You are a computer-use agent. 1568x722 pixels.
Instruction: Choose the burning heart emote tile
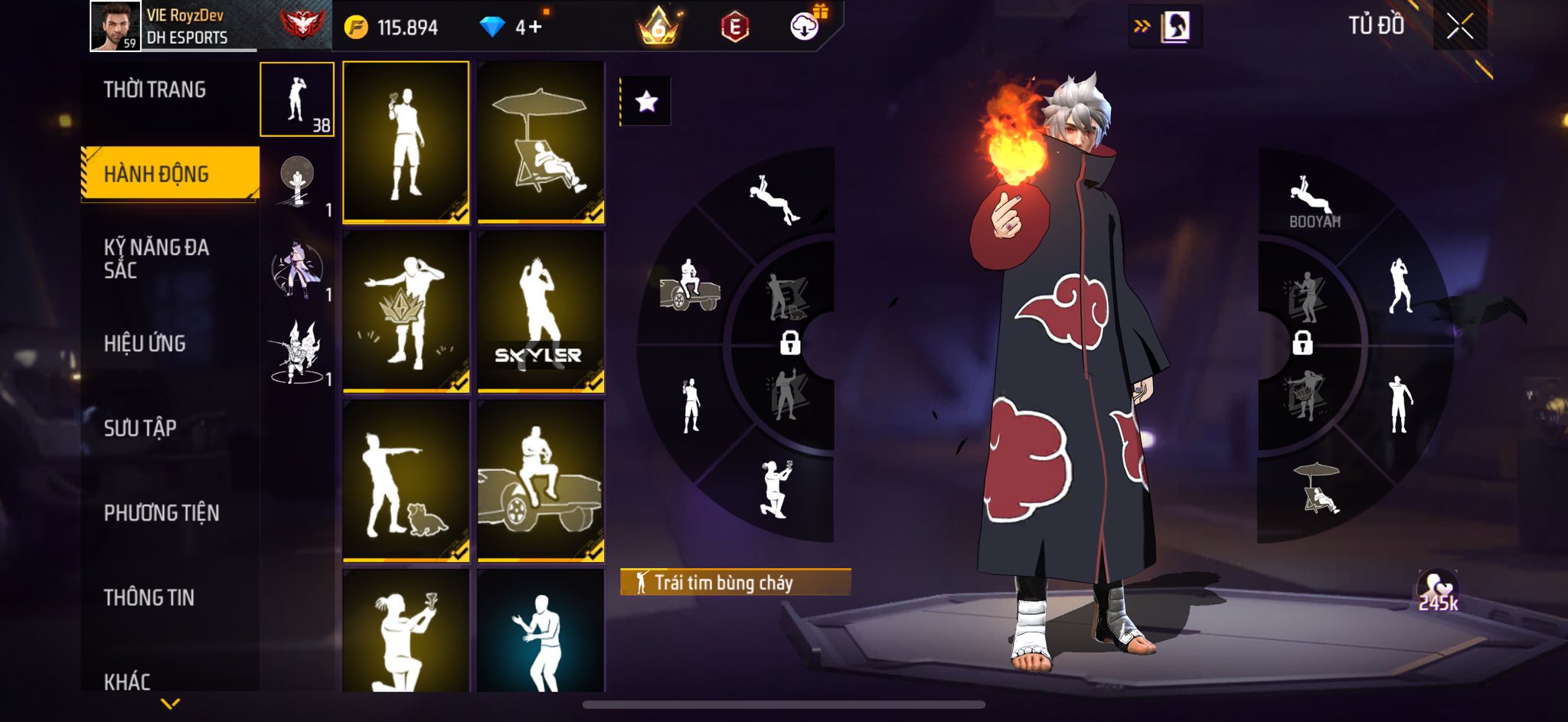tap(406, 142)
